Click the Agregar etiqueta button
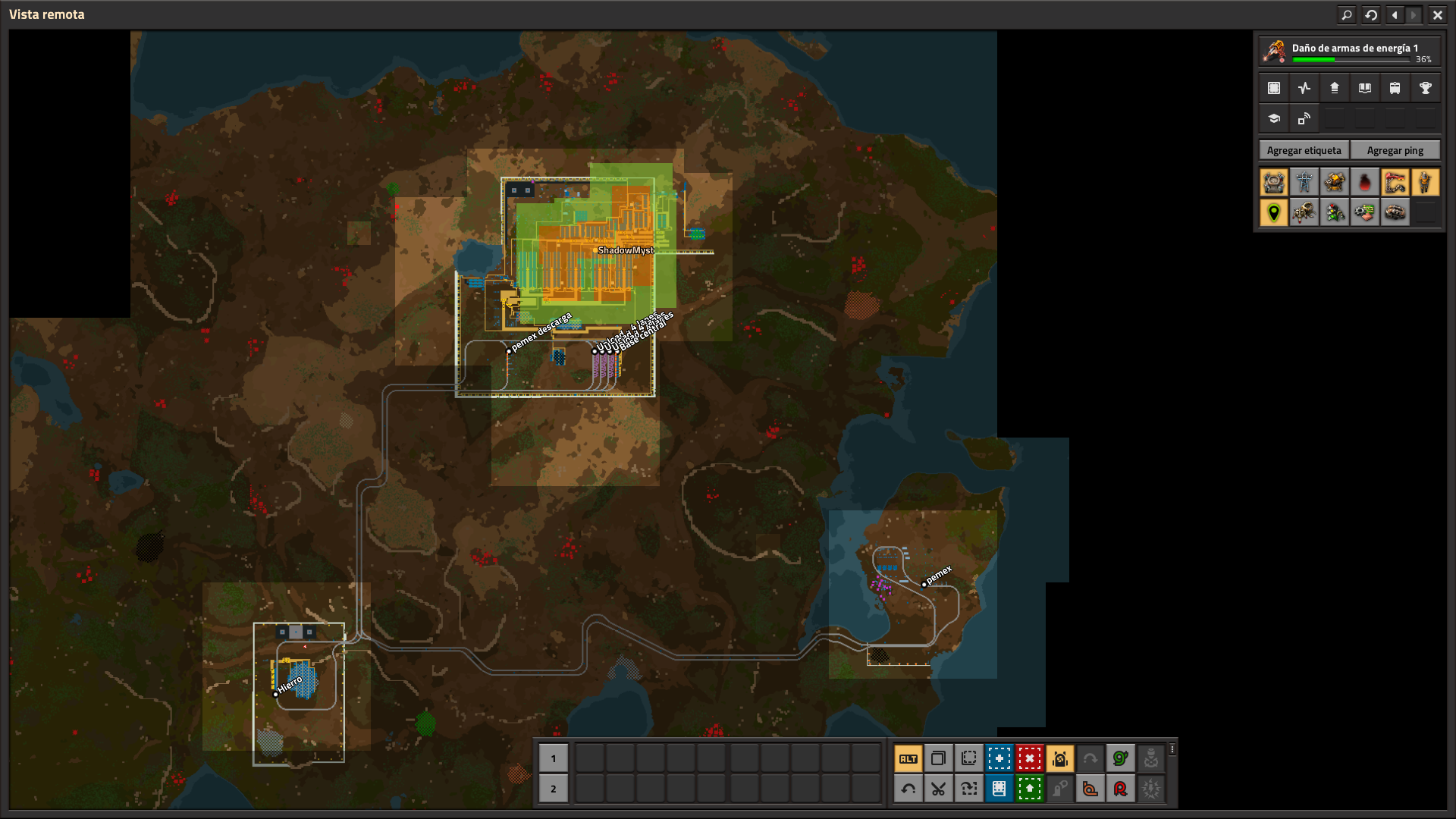Image resolution: width=1456 pixels, height=819 pixels. click(x=1303, y=150)
